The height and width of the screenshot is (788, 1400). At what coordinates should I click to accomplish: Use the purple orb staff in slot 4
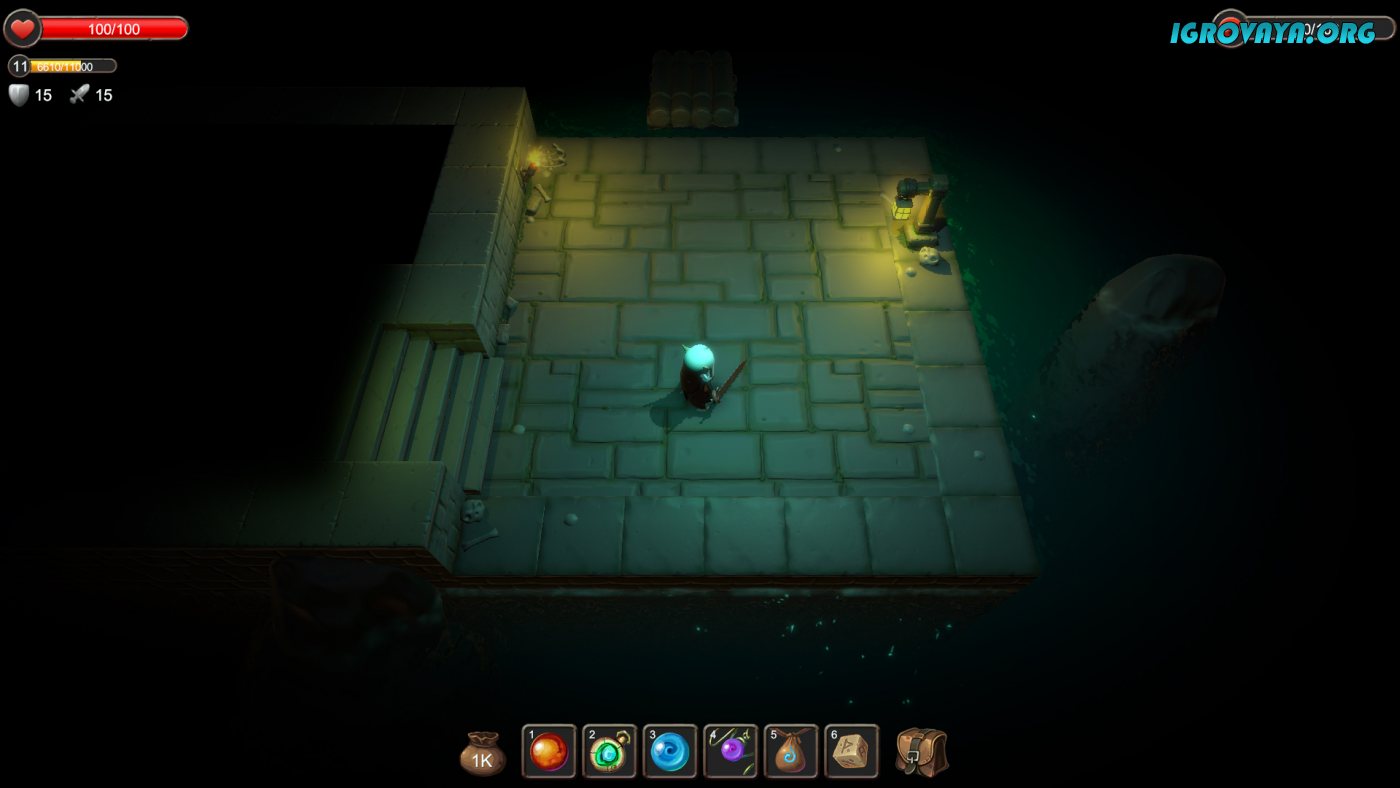731,751
